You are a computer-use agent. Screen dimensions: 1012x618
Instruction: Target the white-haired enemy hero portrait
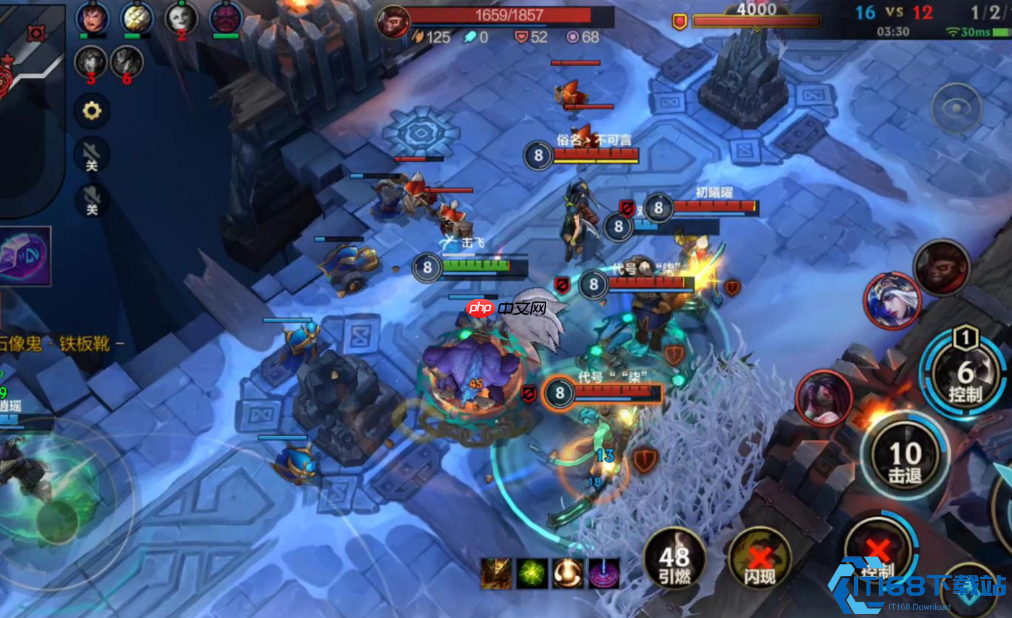[x=893, y=300]
